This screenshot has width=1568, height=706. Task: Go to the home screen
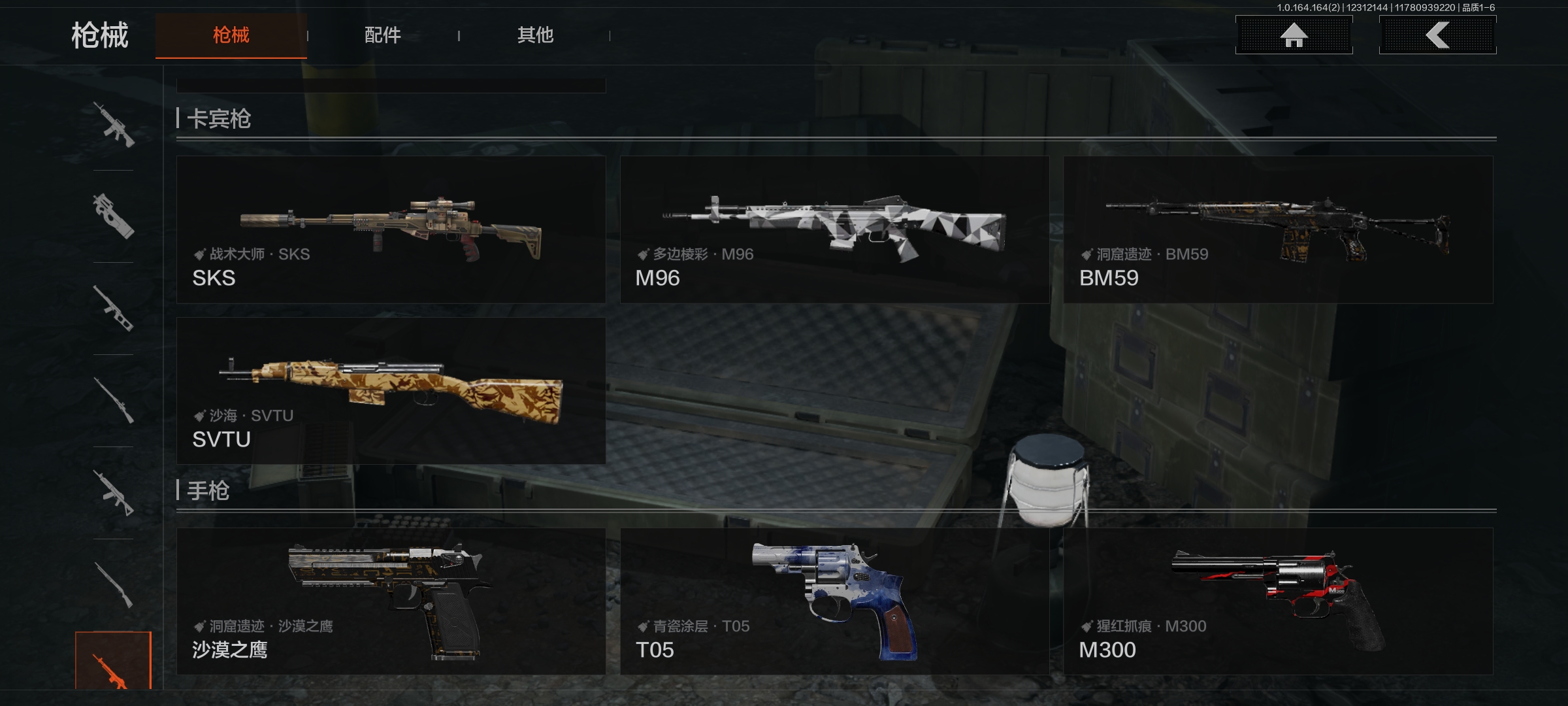[1294, 35]
